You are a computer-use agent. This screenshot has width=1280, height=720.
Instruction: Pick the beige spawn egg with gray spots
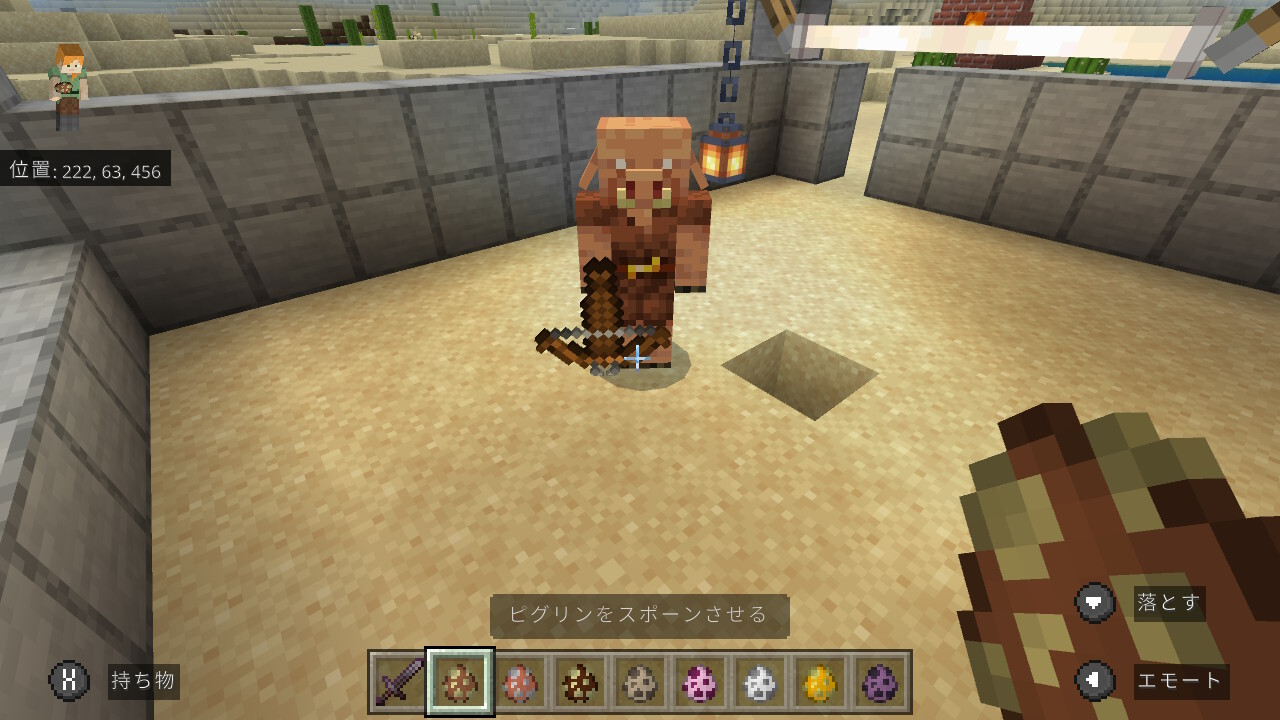640,682
